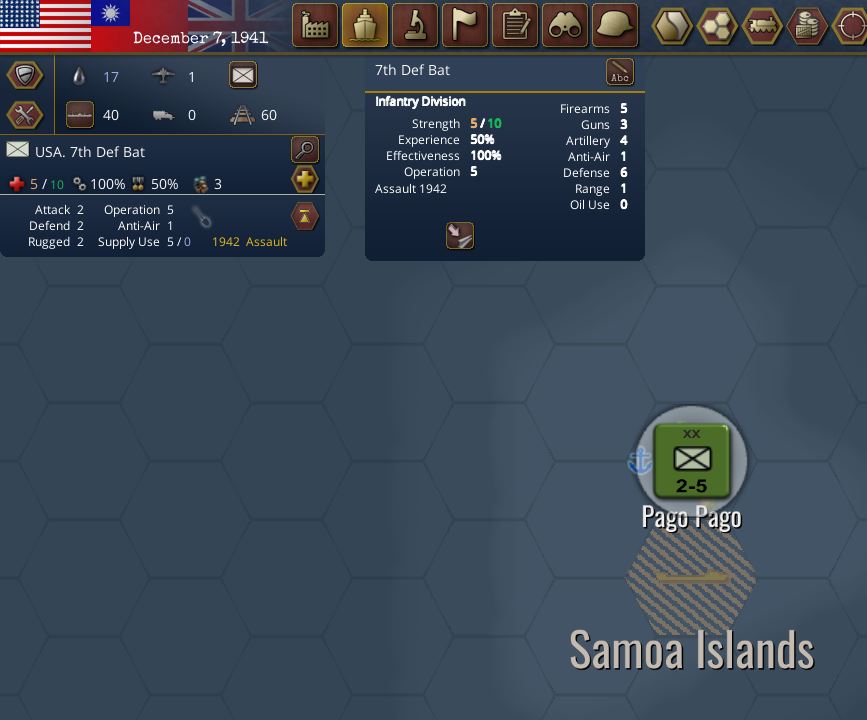Open the factory production menu
This screenshot has height=720, width=867.
315,26
